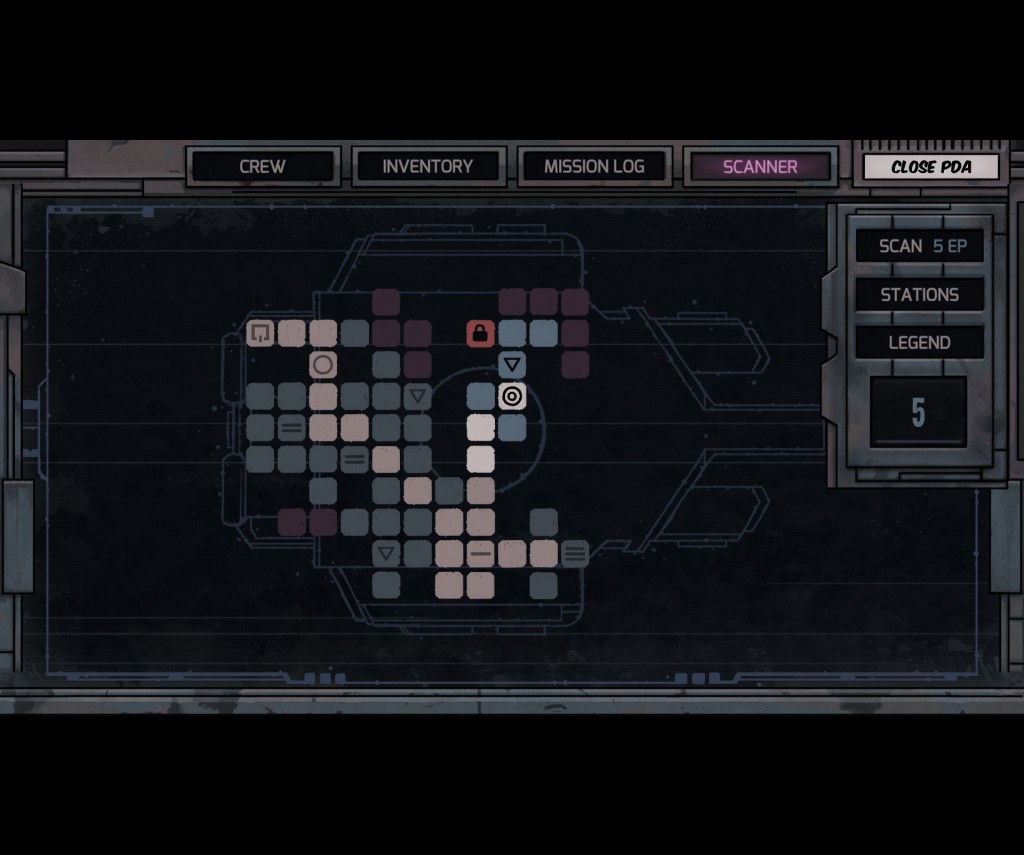This screenshot has width=1024, height=855.
Task: Close the PDA
Action: pyautogui.click(x=931, y=167)
